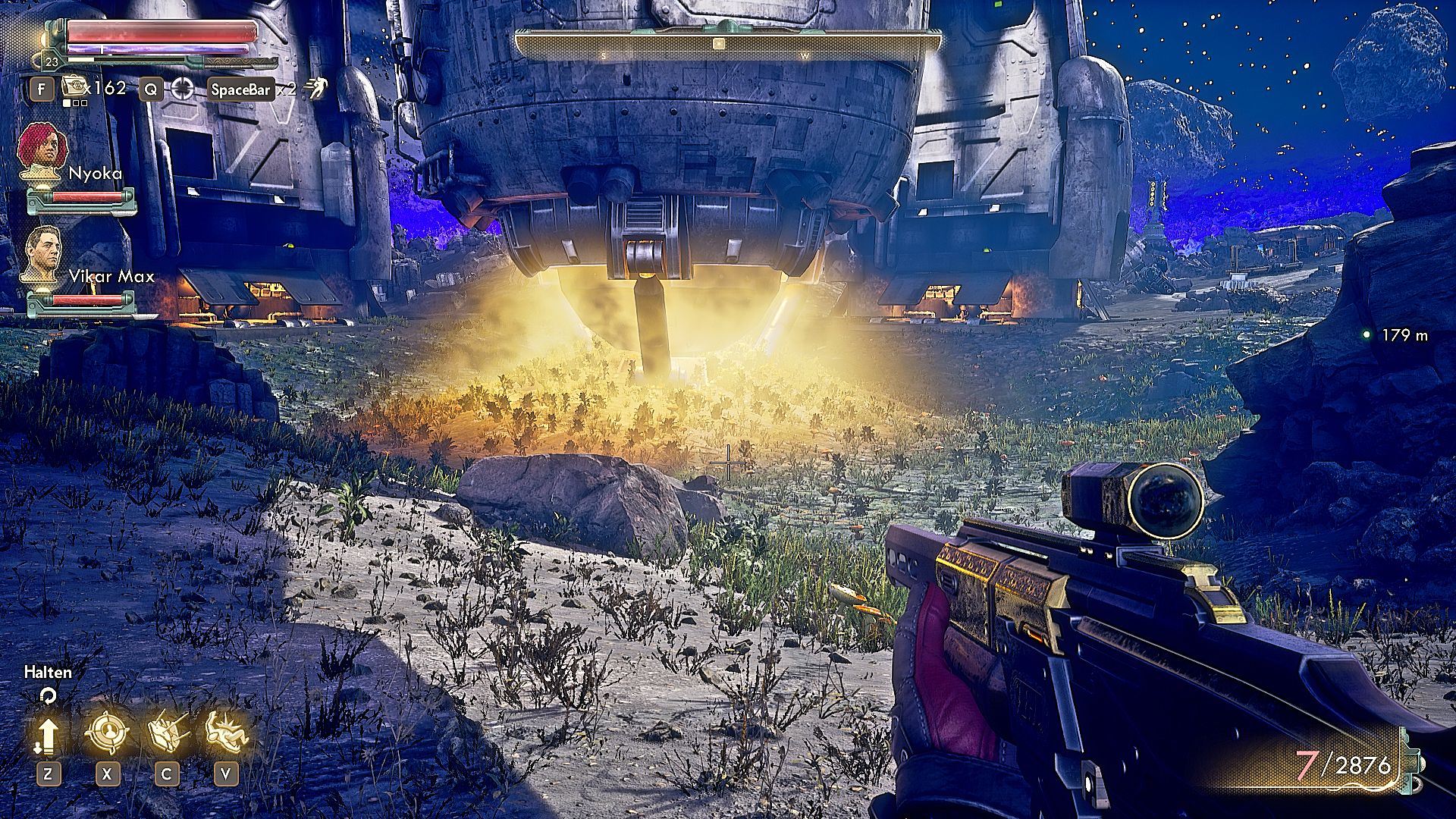Click the targeting reticle icon beside Q
The width and height of the screenshot is (1456, 819).
tap(182, 87)
